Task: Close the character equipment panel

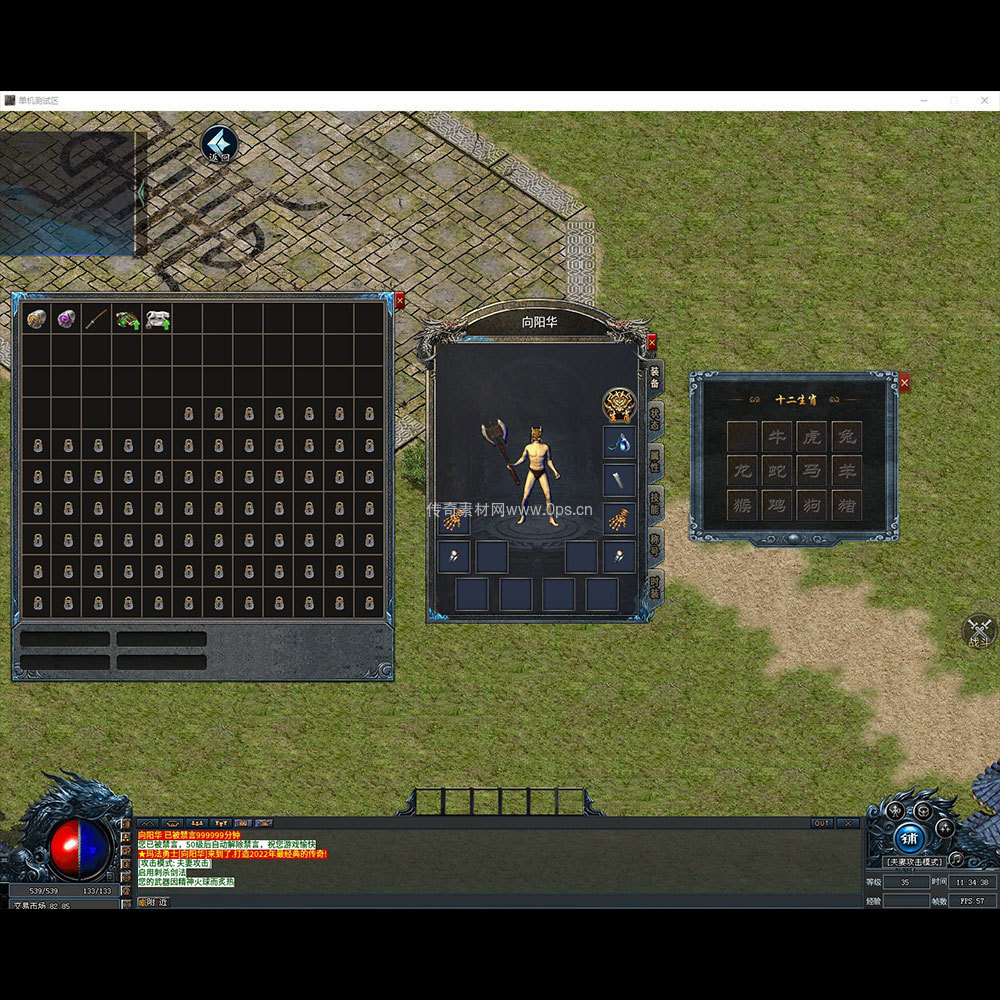Action: click(x=652, y=342)
